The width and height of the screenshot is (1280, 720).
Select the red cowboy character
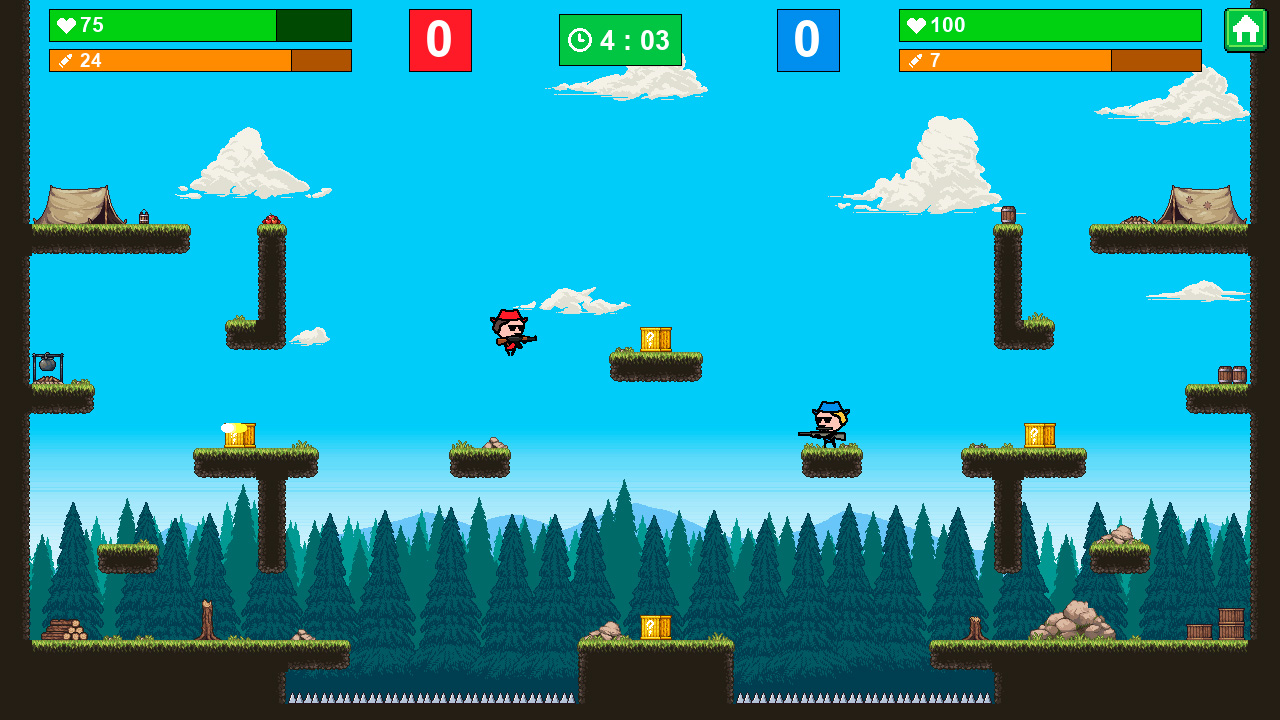[510, 333]
